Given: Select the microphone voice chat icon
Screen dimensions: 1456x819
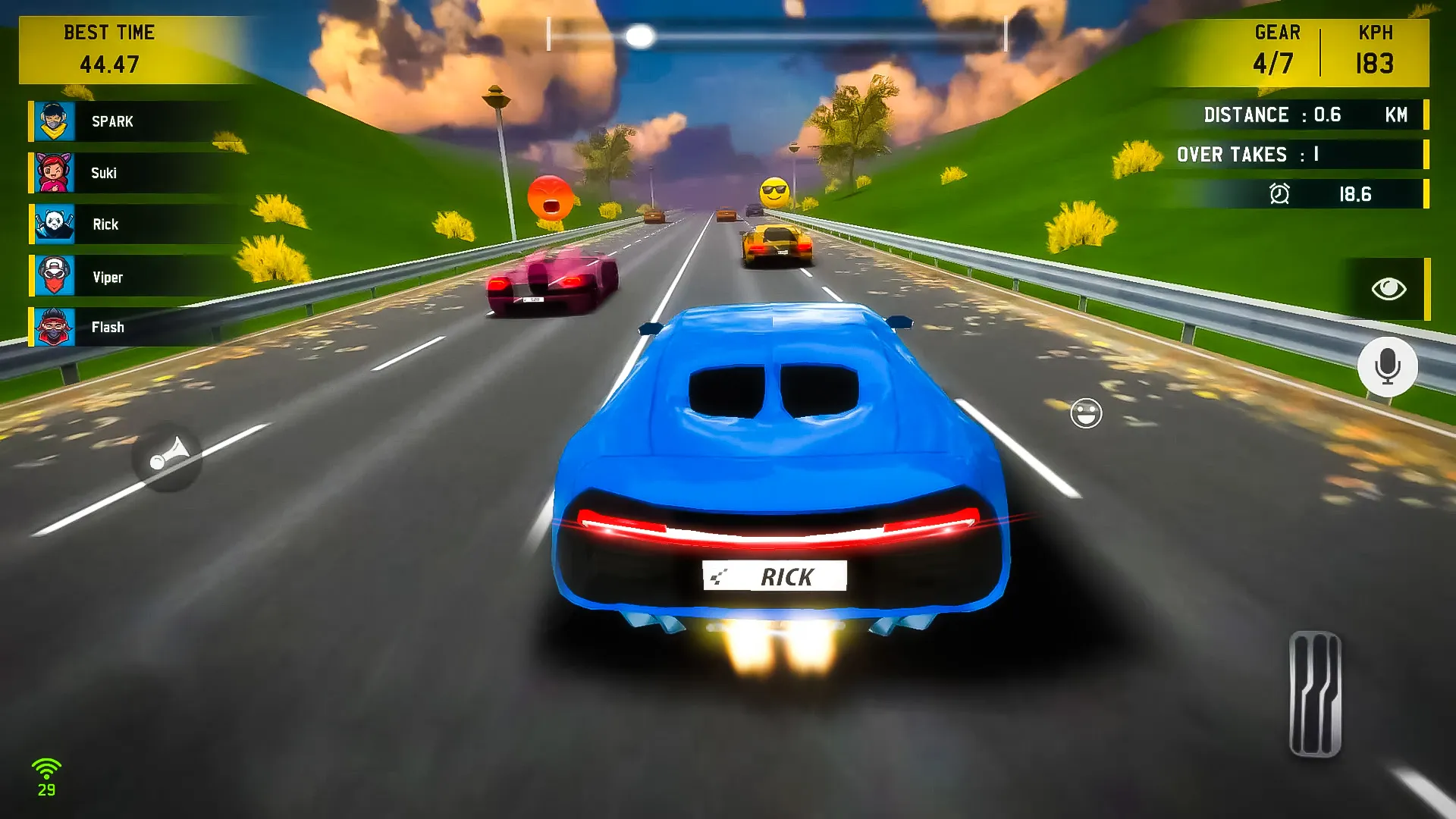Looking at the screenshot, I should [x=1389, y=366].
